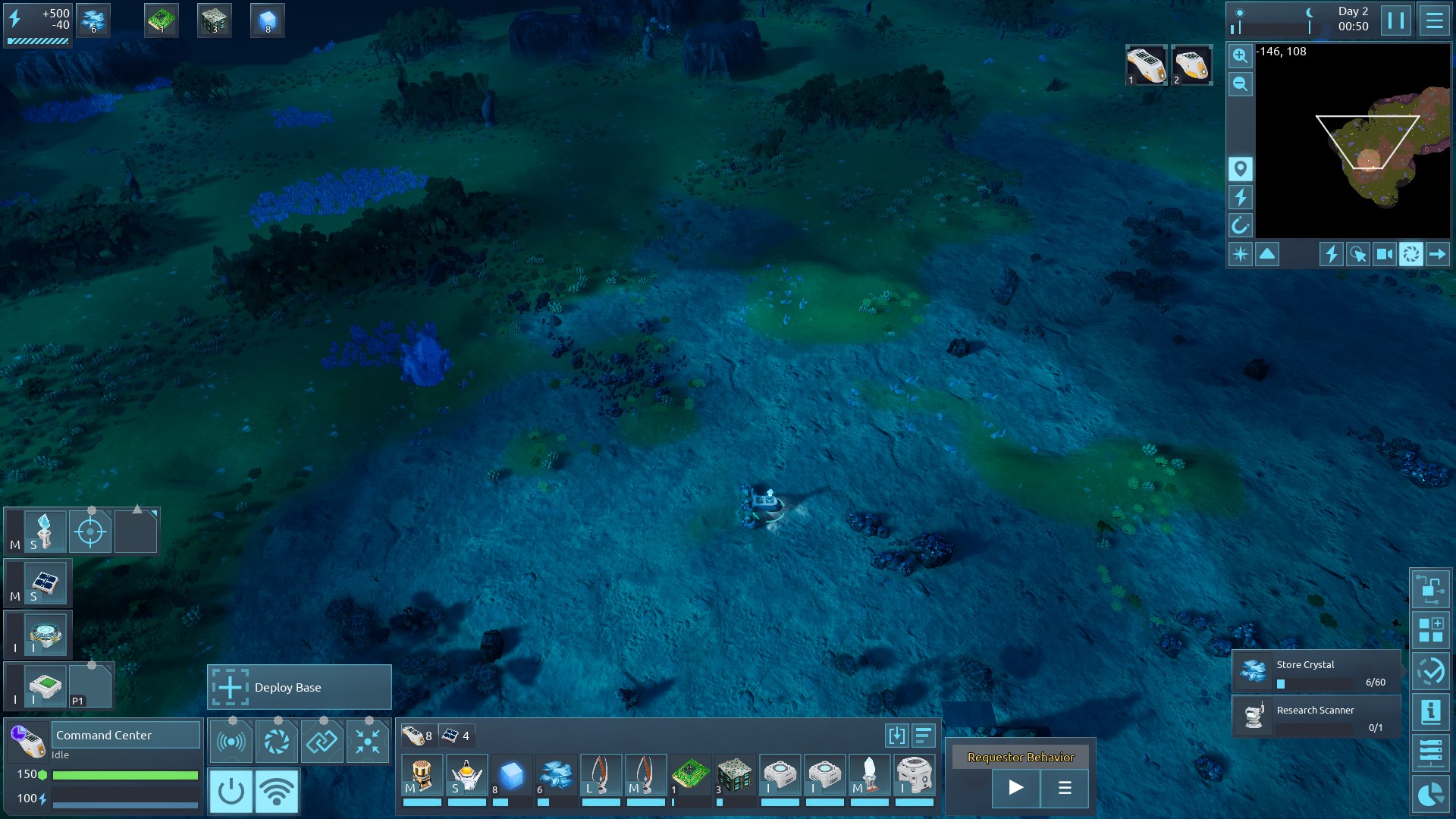Select the green circuit board inventory slot

click(690, 776)
